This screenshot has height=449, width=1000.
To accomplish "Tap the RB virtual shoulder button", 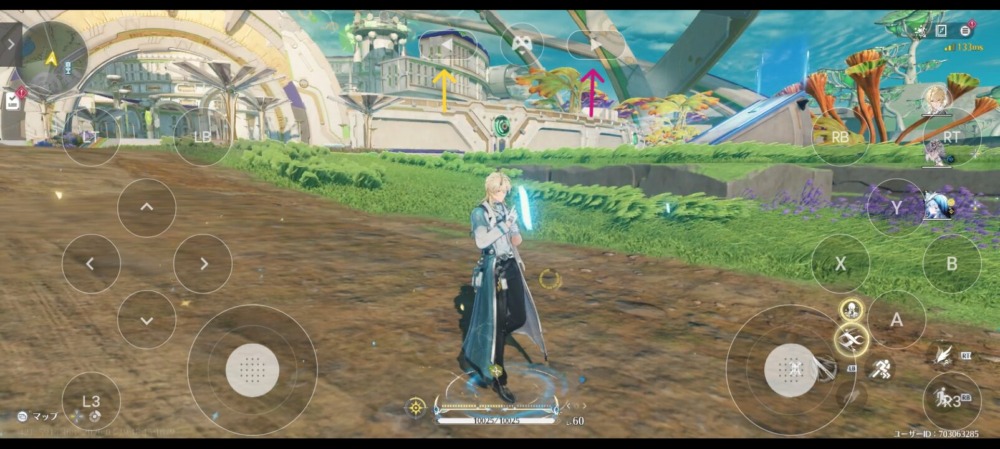I will pyautogui.click(x=840, y=136).
